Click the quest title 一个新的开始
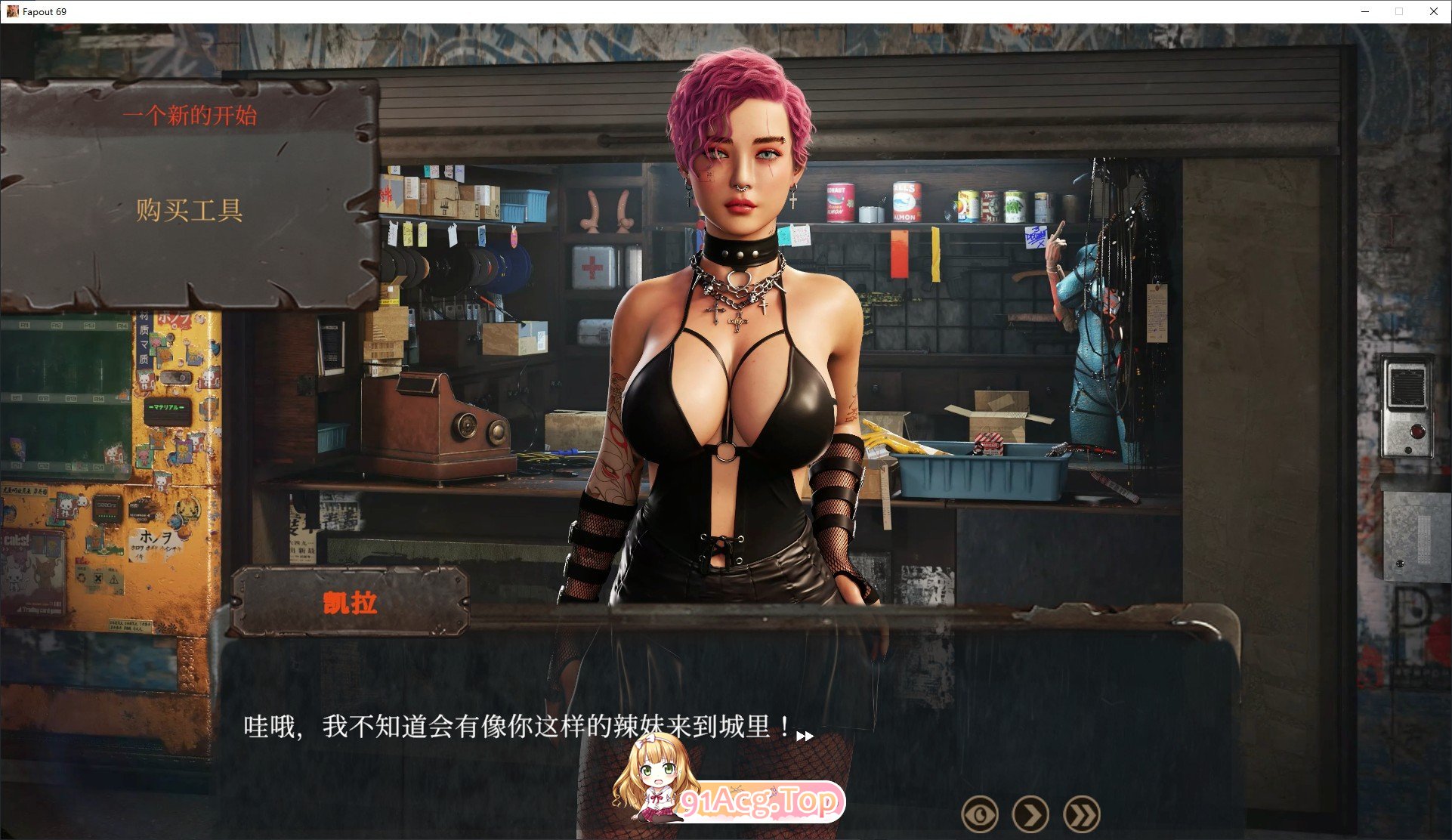 click(191, 115)
